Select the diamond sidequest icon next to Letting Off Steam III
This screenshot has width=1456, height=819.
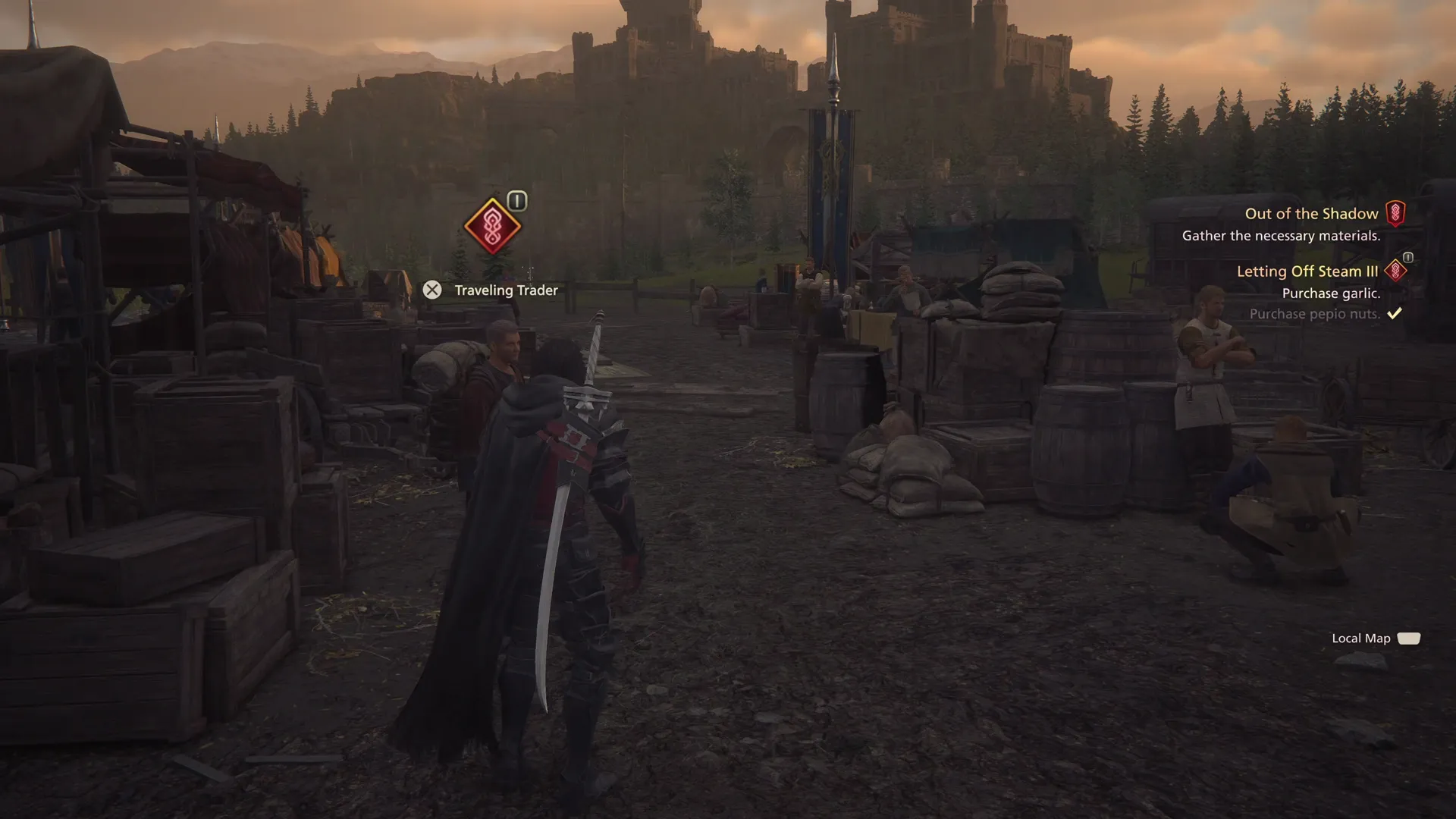(x=1395, y=271)
